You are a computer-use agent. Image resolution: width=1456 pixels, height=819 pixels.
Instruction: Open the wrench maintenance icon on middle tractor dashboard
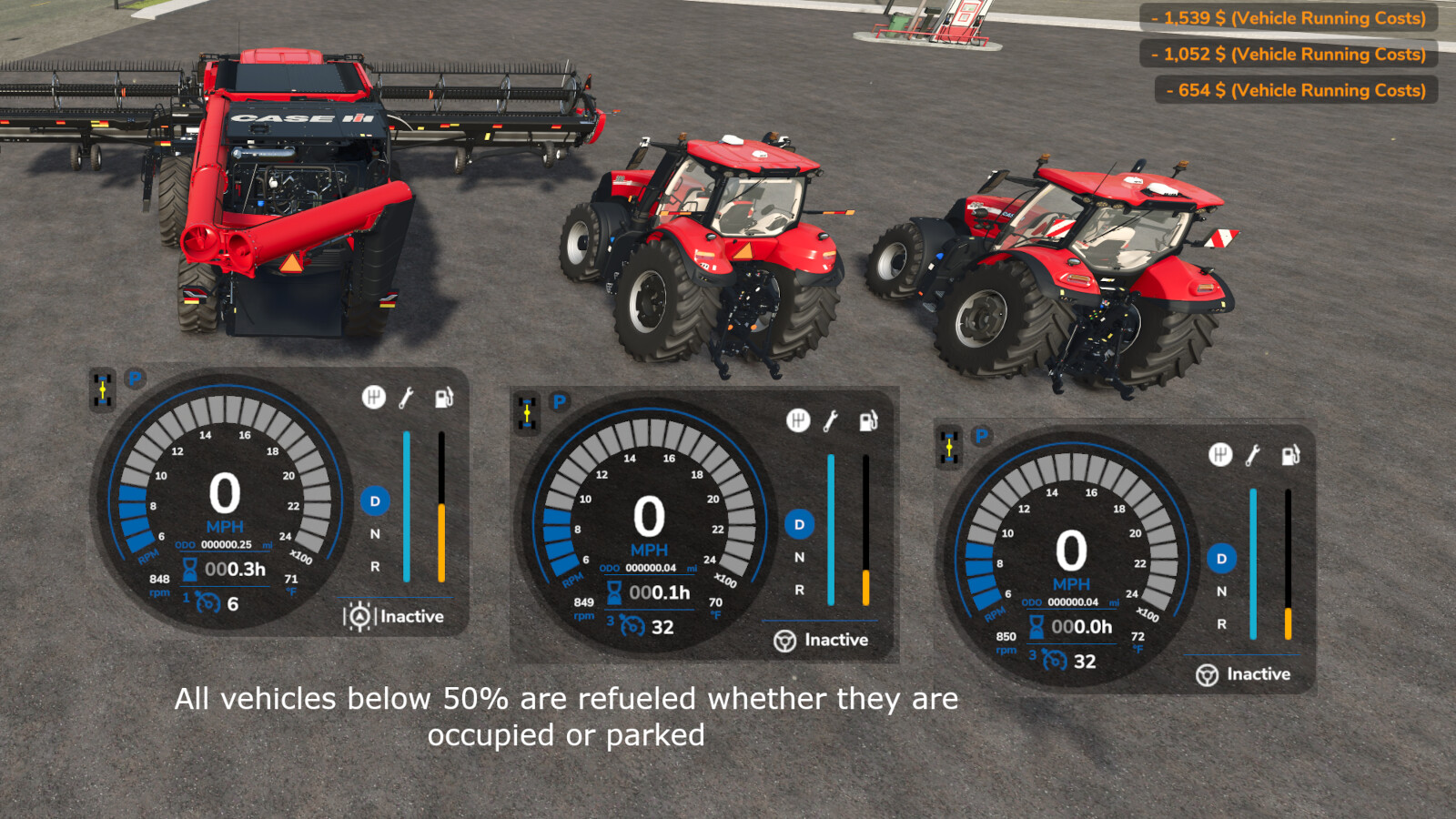(831, 421)
